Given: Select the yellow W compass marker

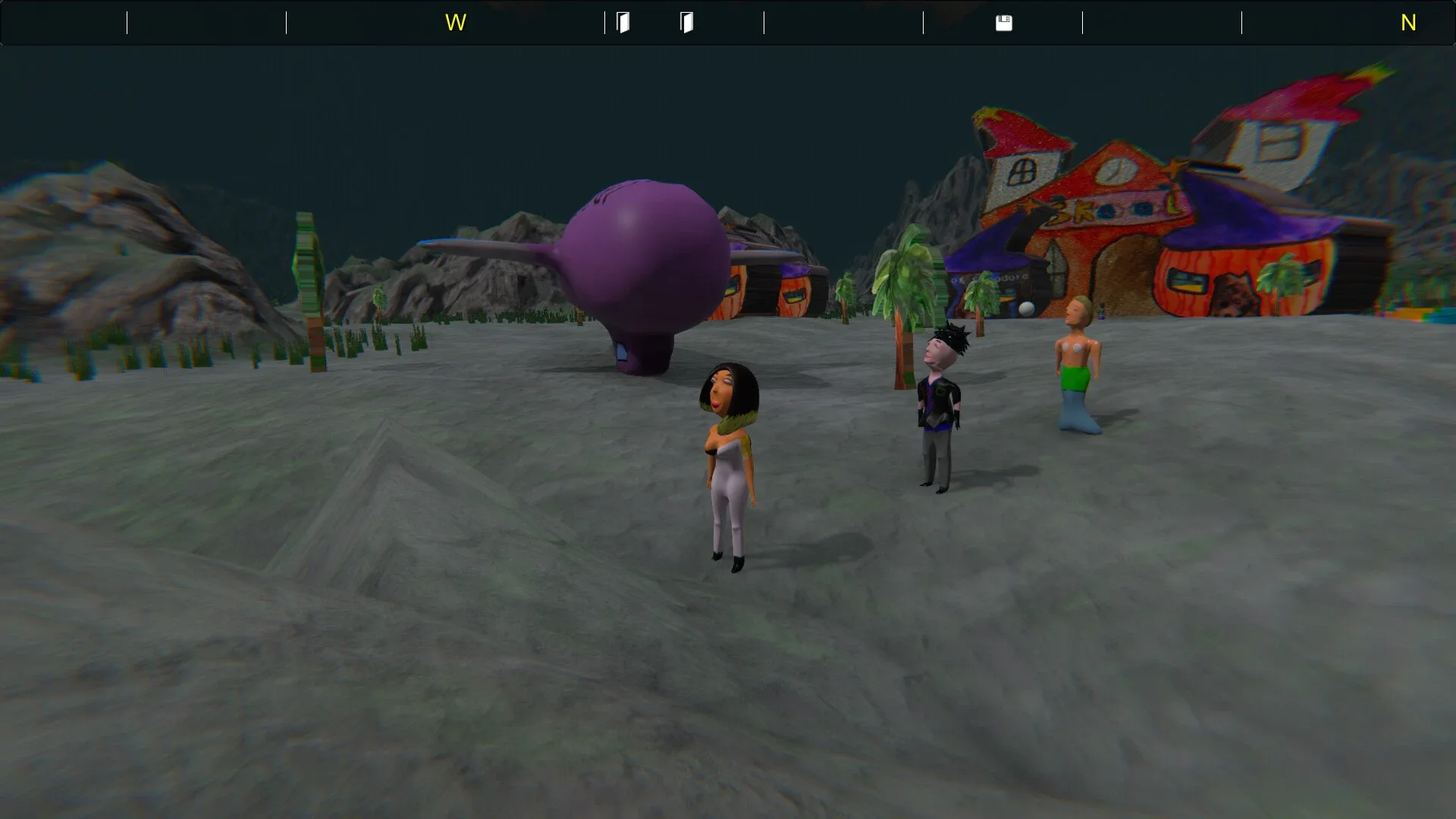Looking at the screenshot, I should (456, 23).
